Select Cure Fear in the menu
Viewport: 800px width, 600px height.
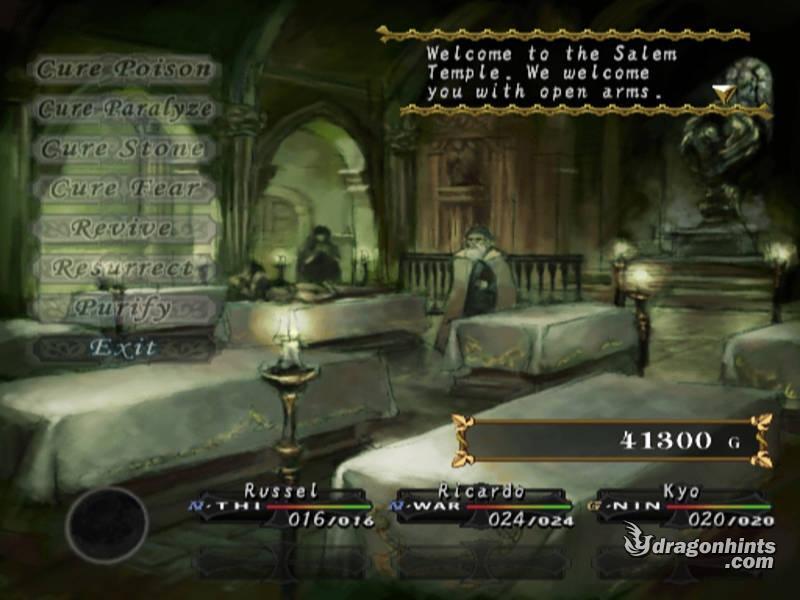[124, 188]
